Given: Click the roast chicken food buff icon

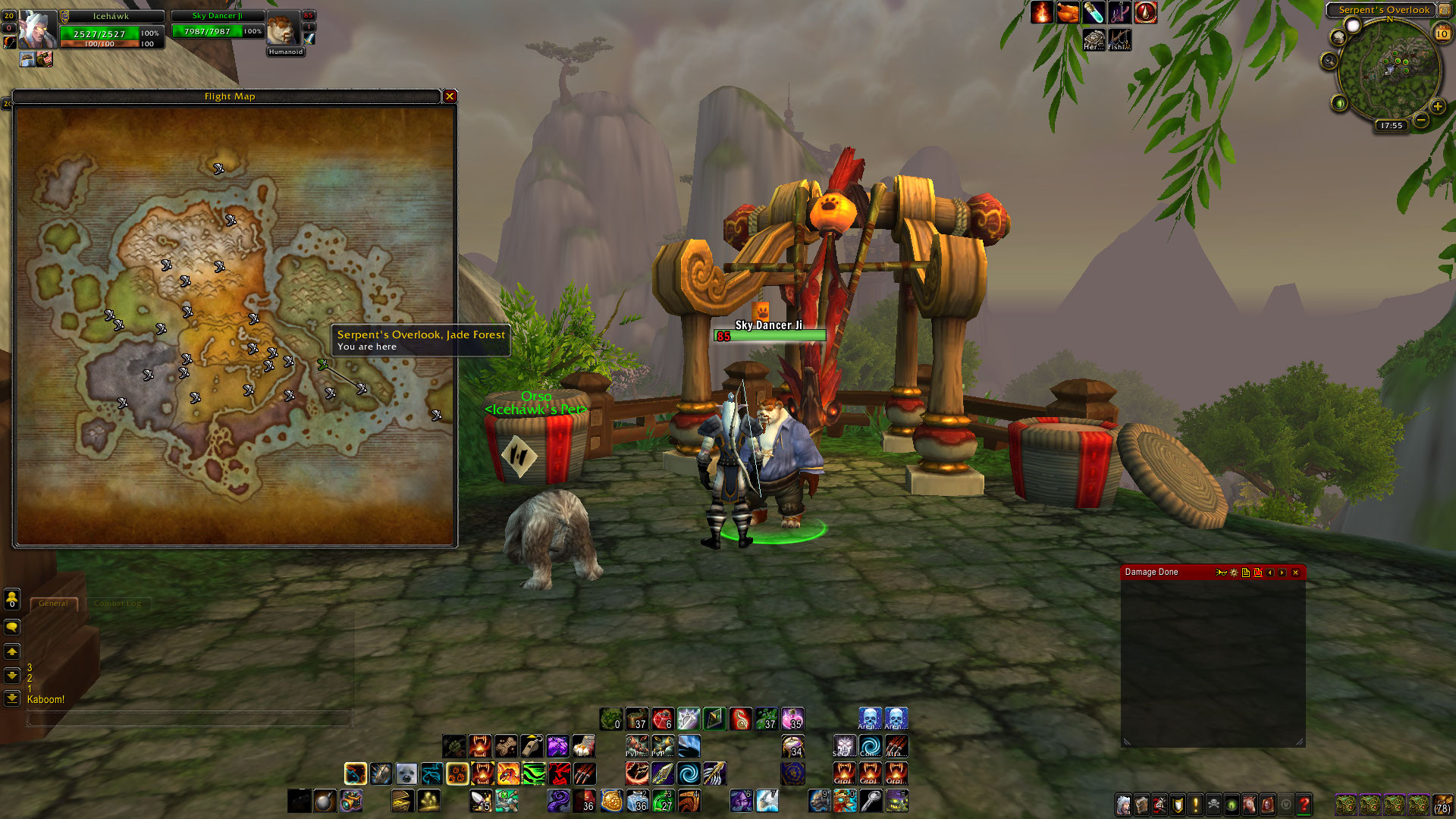Looking at the screenshot, I should (x=1068, y=13).
